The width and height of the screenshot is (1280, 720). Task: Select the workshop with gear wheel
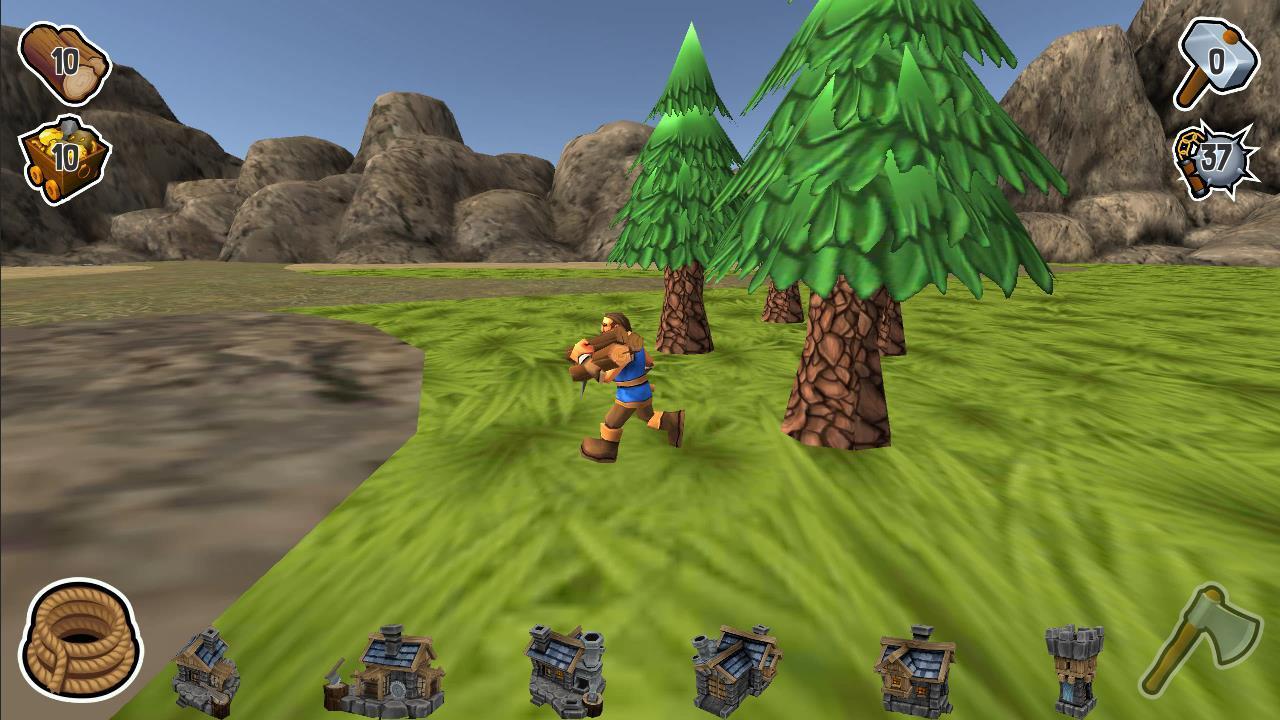[x=400, y=690]
